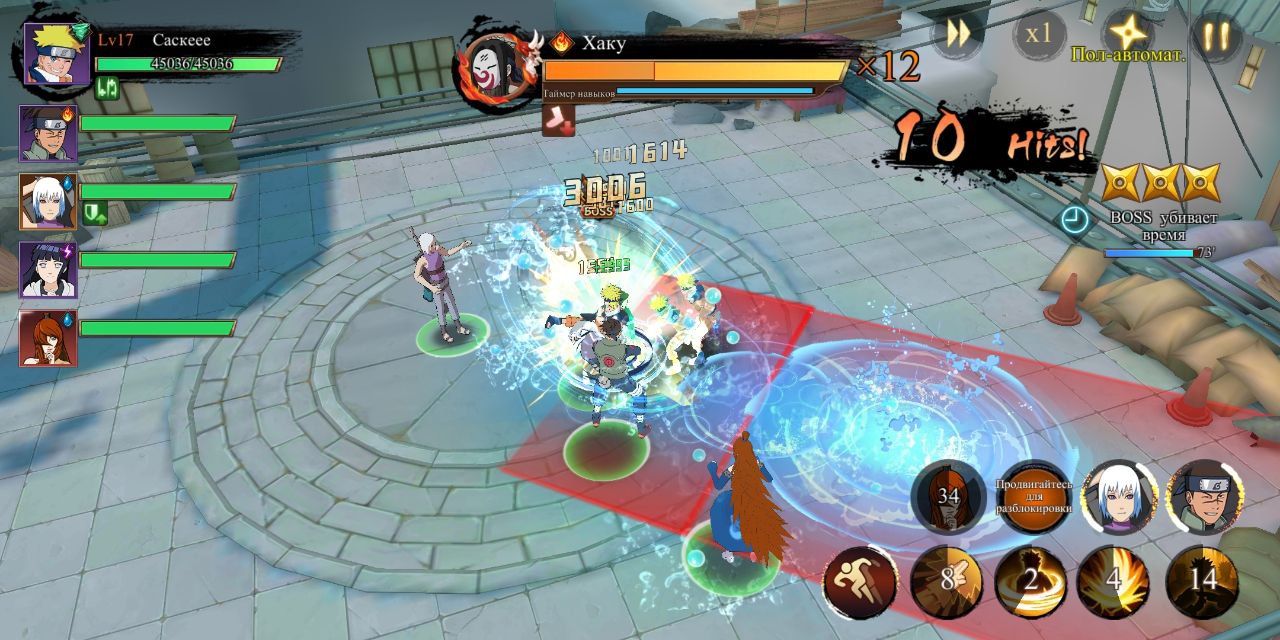Viewport: 1280px width, 640px height.
Task: Change the x1 battle speed
Action: click(x=1039, y=34)
